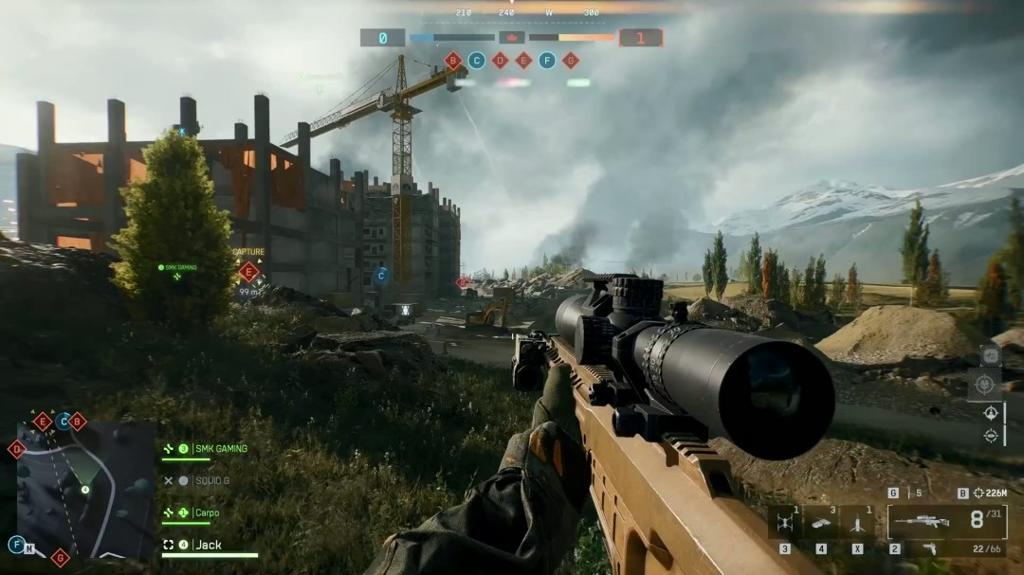Select objective C in the top bar
Viewport: 1024px width, 575px height.
pyautogui.click(x=477, y=61)
